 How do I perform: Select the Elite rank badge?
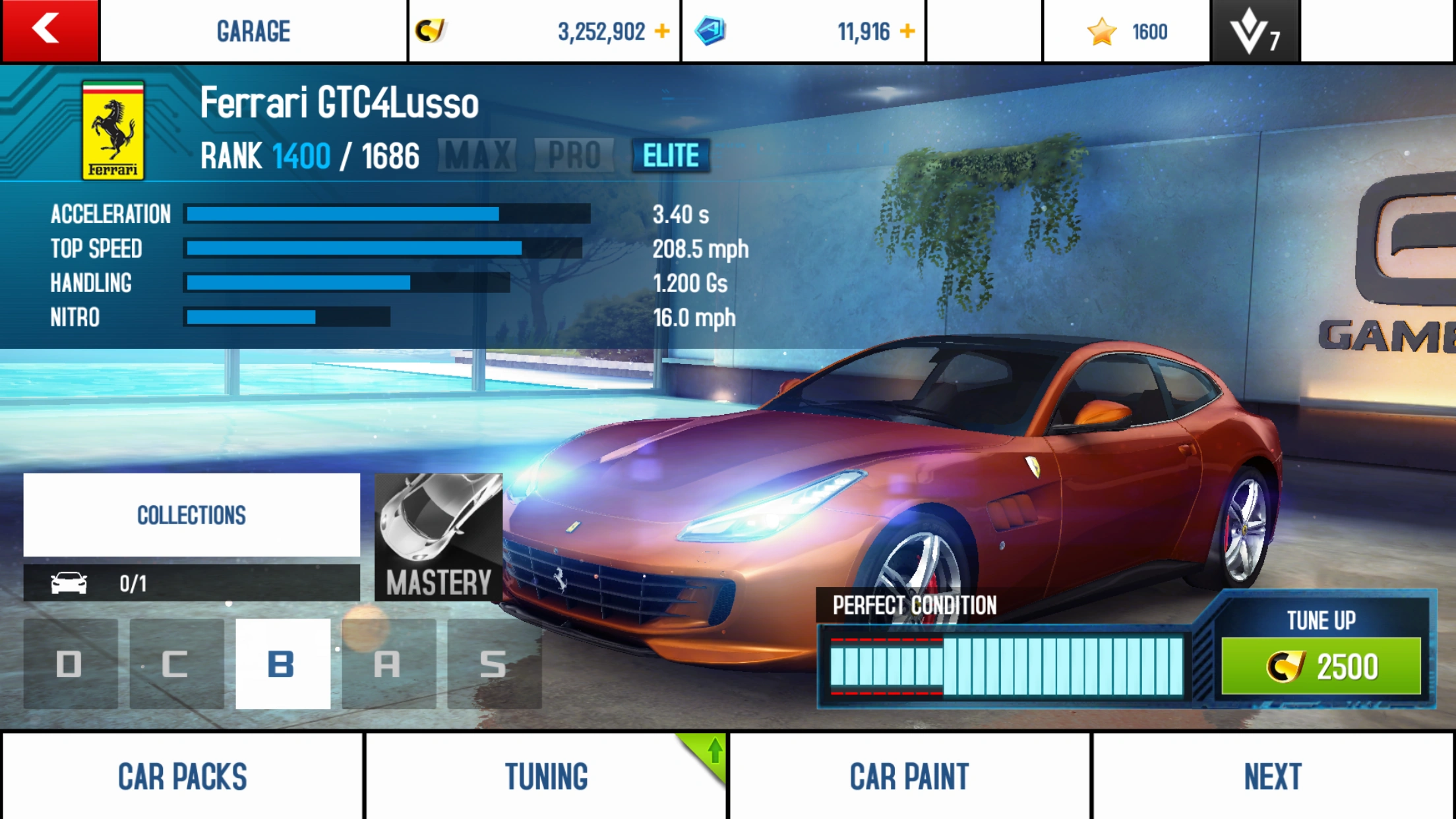pyautogui.click(x=671, y=156)
